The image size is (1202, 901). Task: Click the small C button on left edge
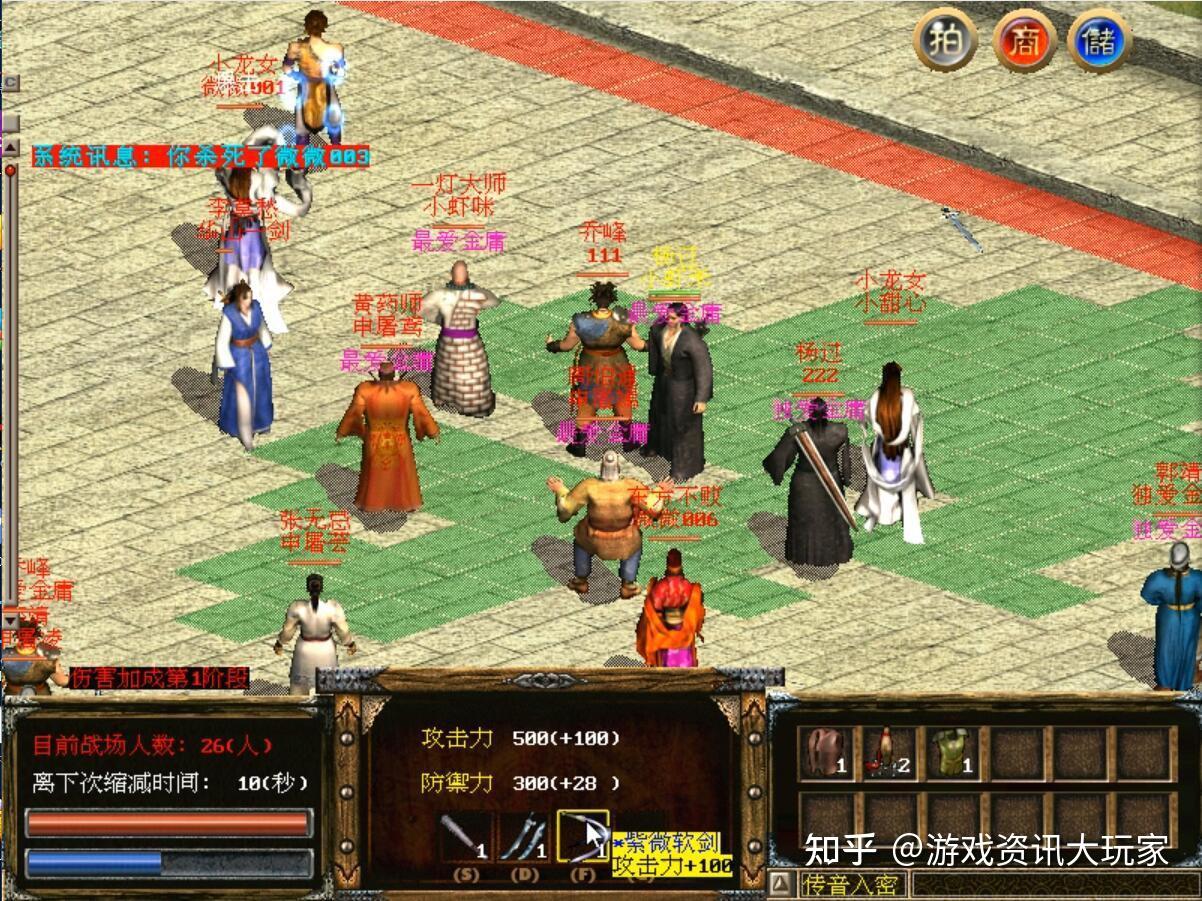(x=9, y=83)
